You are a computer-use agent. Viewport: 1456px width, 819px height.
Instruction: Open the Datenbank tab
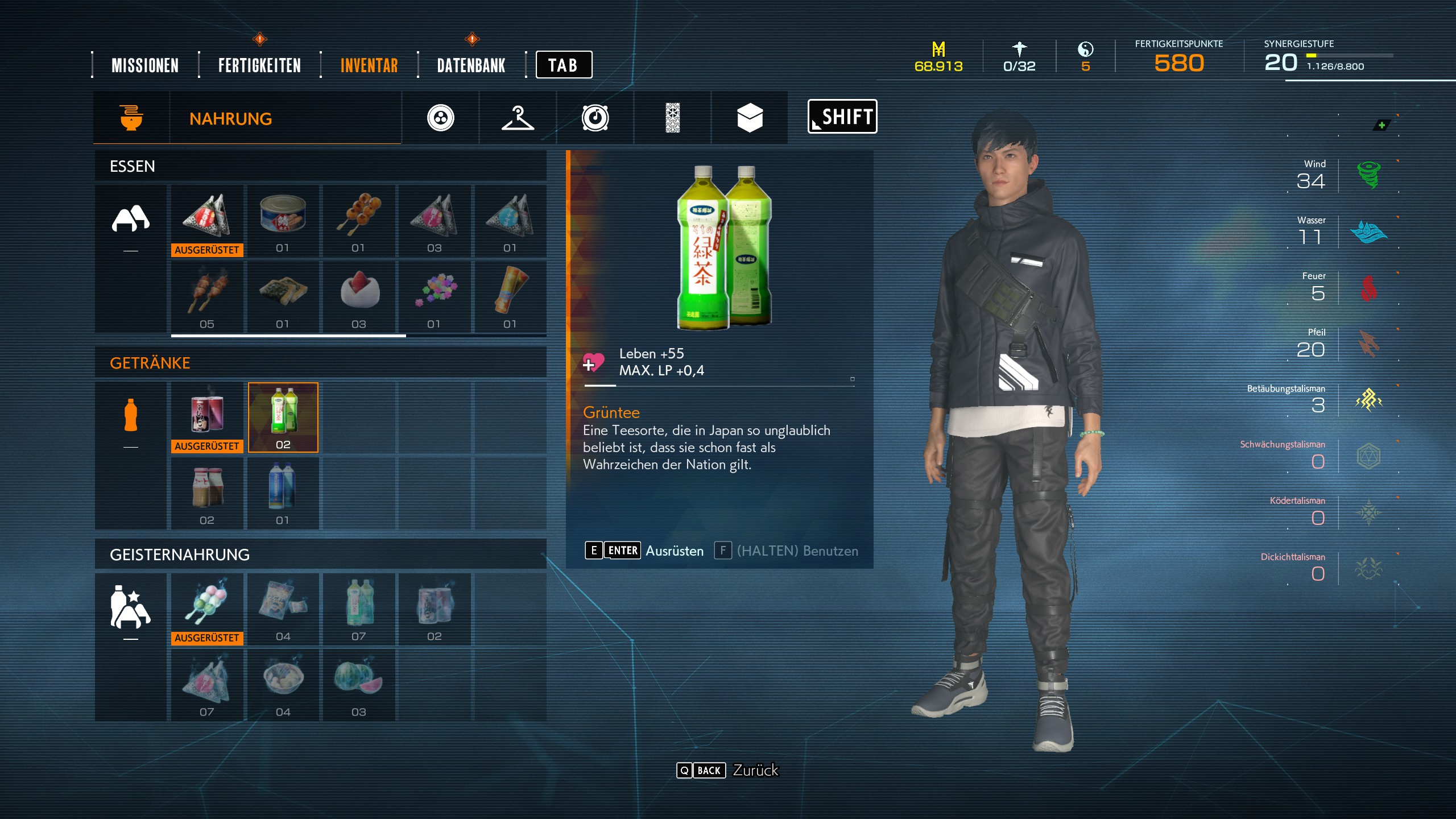tap(471, 65)
